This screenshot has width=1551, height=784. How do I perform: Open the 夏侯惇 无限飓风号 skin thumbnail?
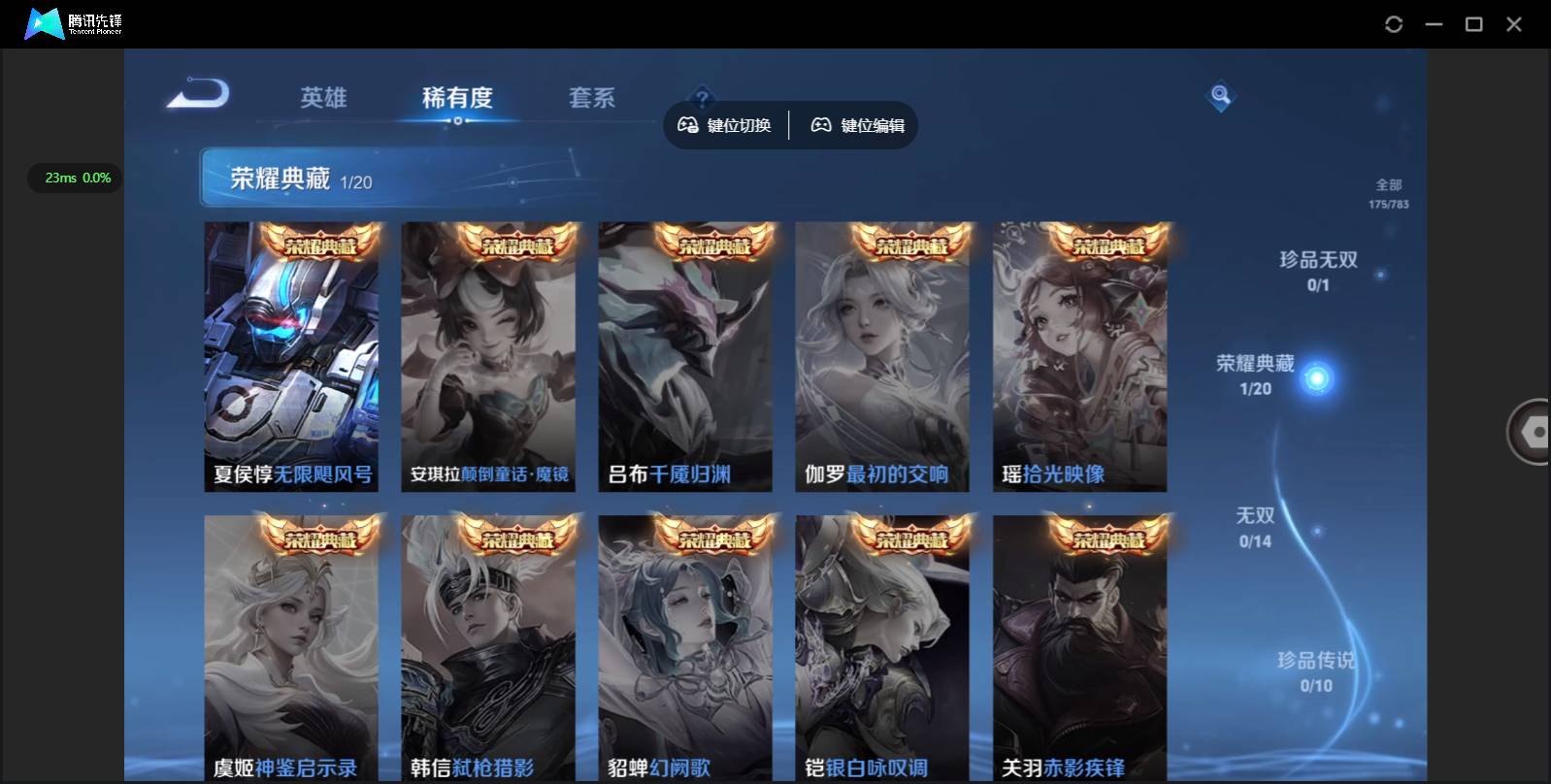tap(291, 356)
